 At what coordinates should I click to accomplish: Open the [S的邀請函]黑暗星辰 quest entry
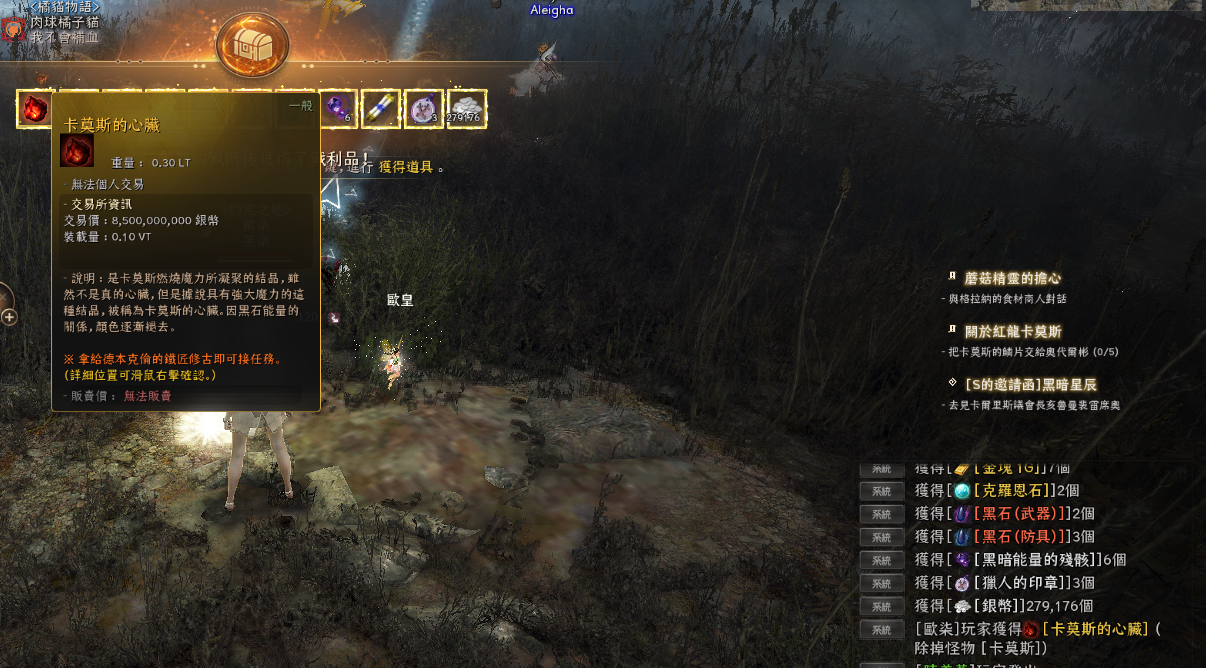click(x=1031, y=384)
